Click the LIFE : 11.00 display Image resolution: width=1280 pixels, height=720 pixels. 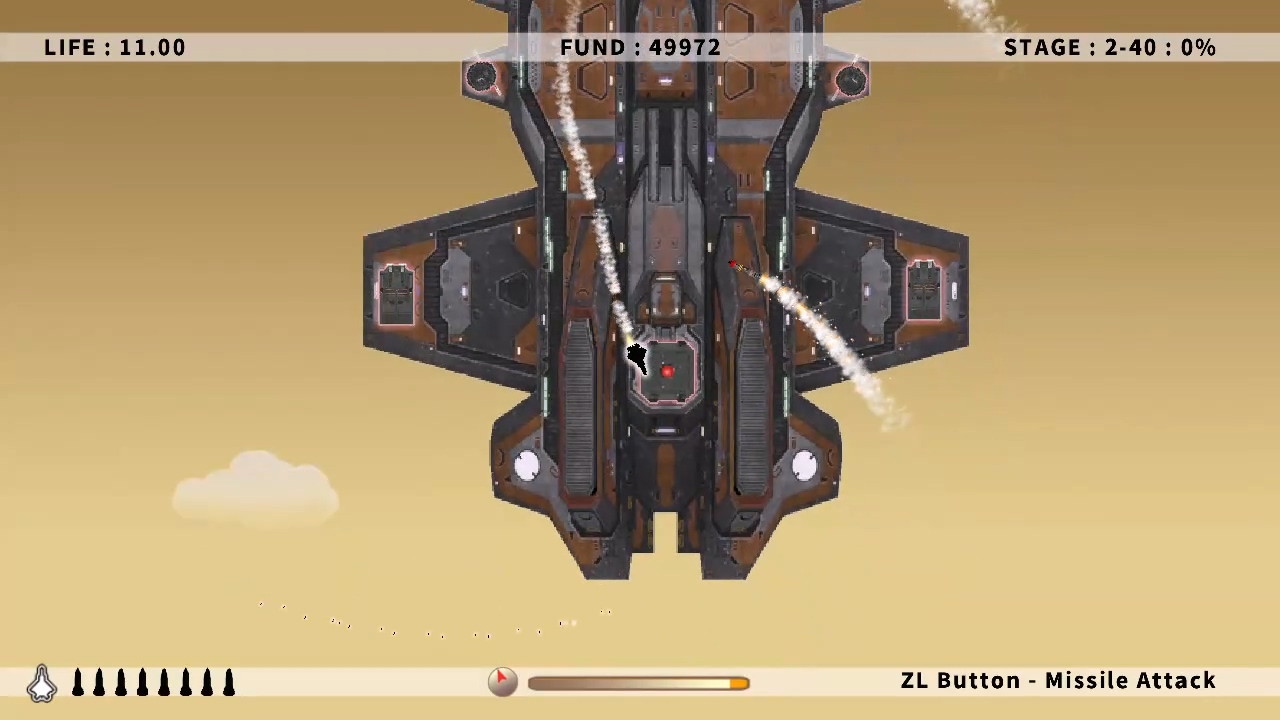(114, 47)
